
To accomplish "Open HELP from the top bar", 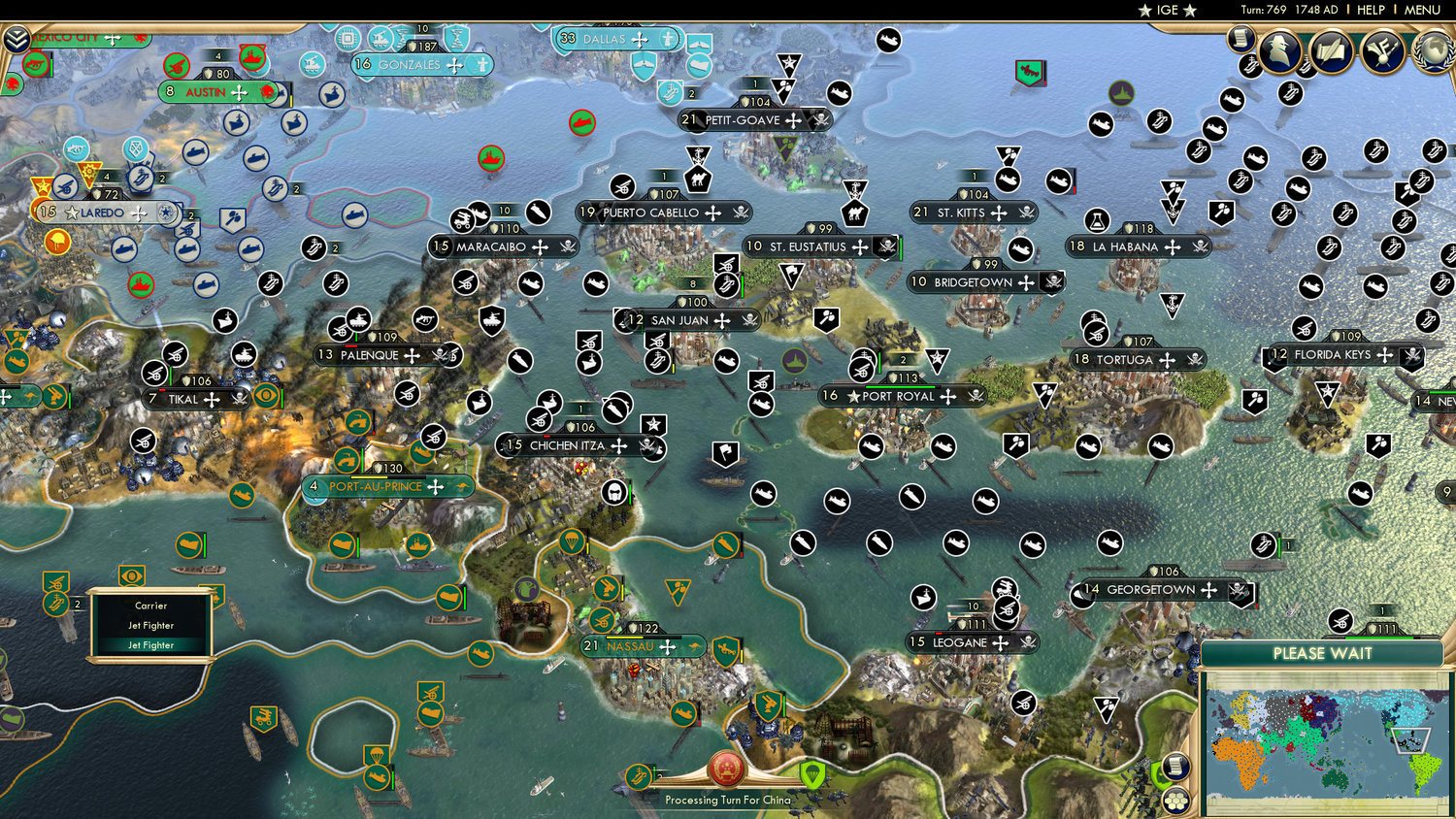I will click(1373, 10).
